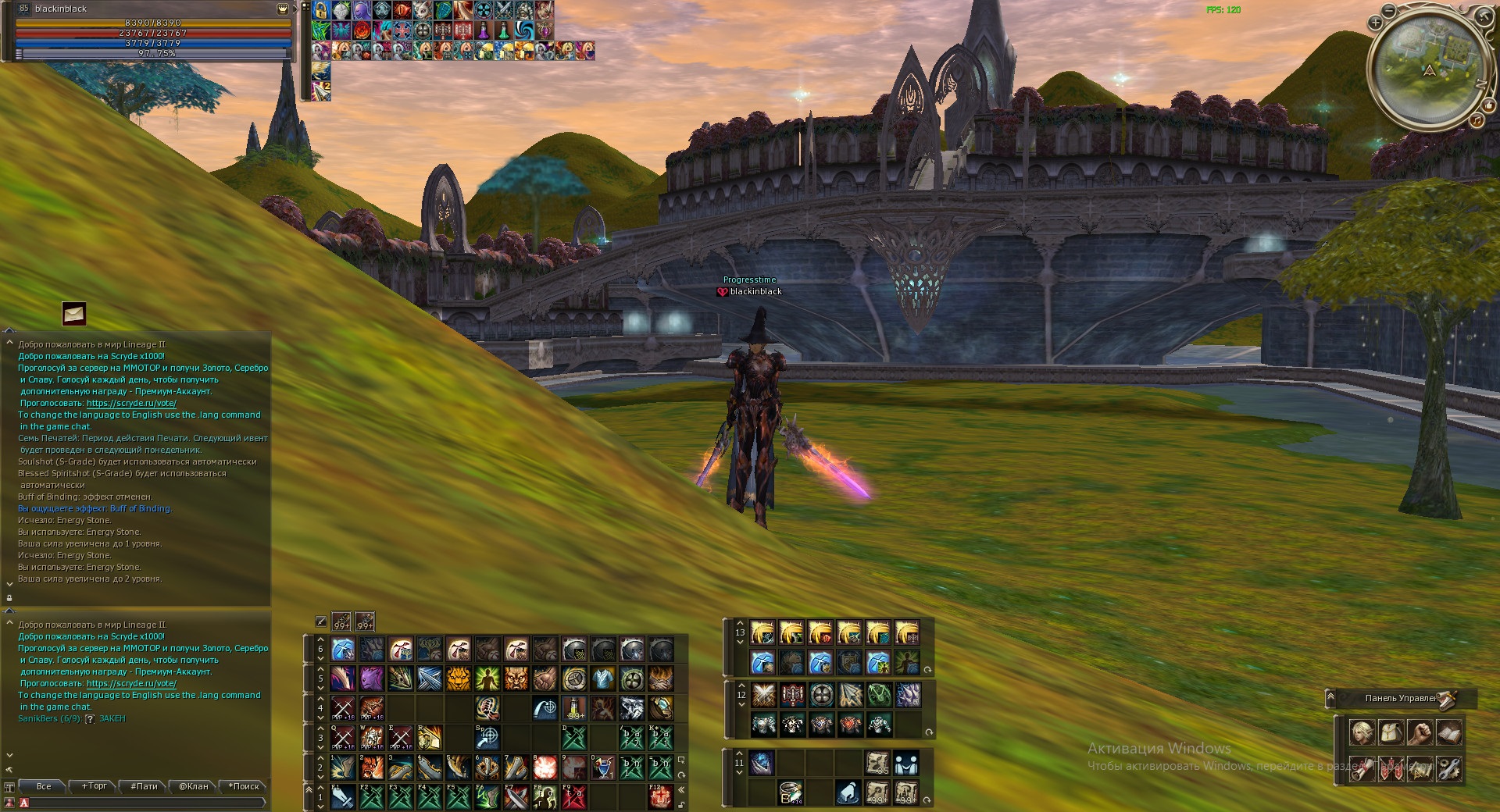Open the scryde.ru/vote link in upper chat
Screen dimensions: 1500x812
131,404
